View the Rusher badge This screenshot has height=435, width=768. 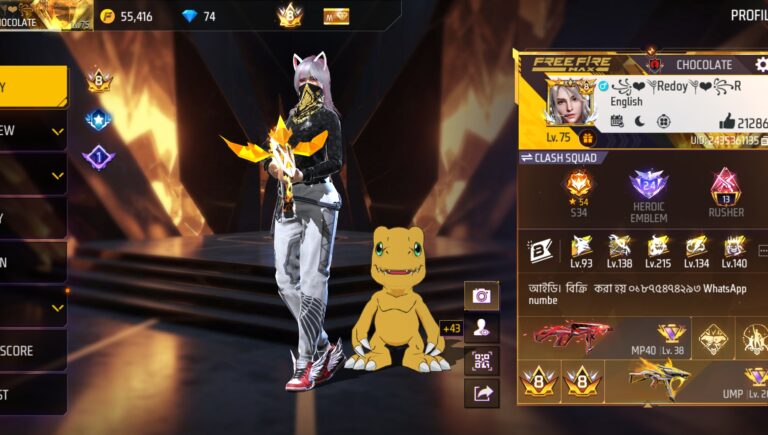726,187
